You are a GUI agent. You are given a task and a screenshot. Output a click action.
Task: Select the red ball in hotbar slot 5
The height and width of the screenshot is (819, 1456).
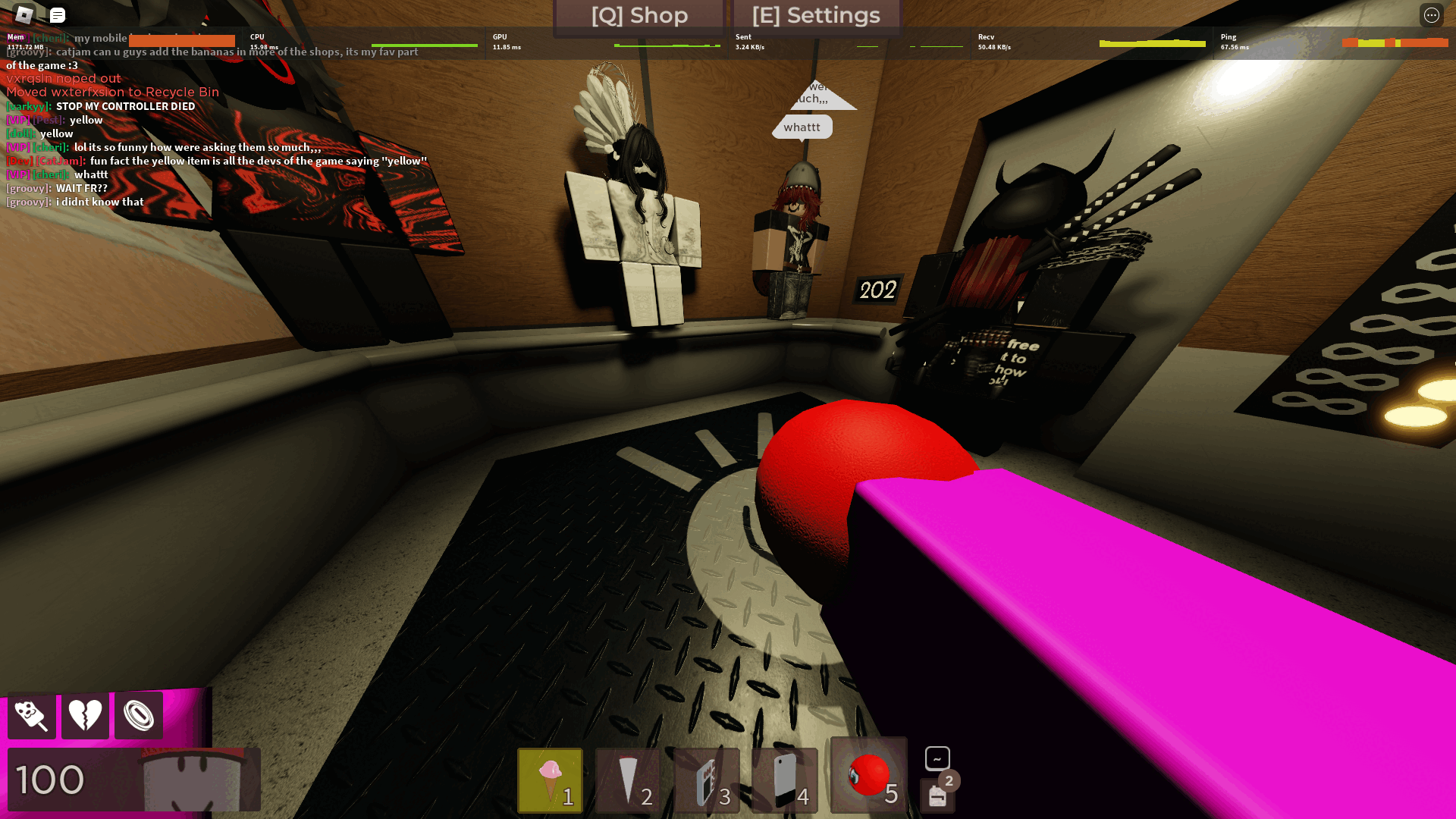[x=867, y=776]
